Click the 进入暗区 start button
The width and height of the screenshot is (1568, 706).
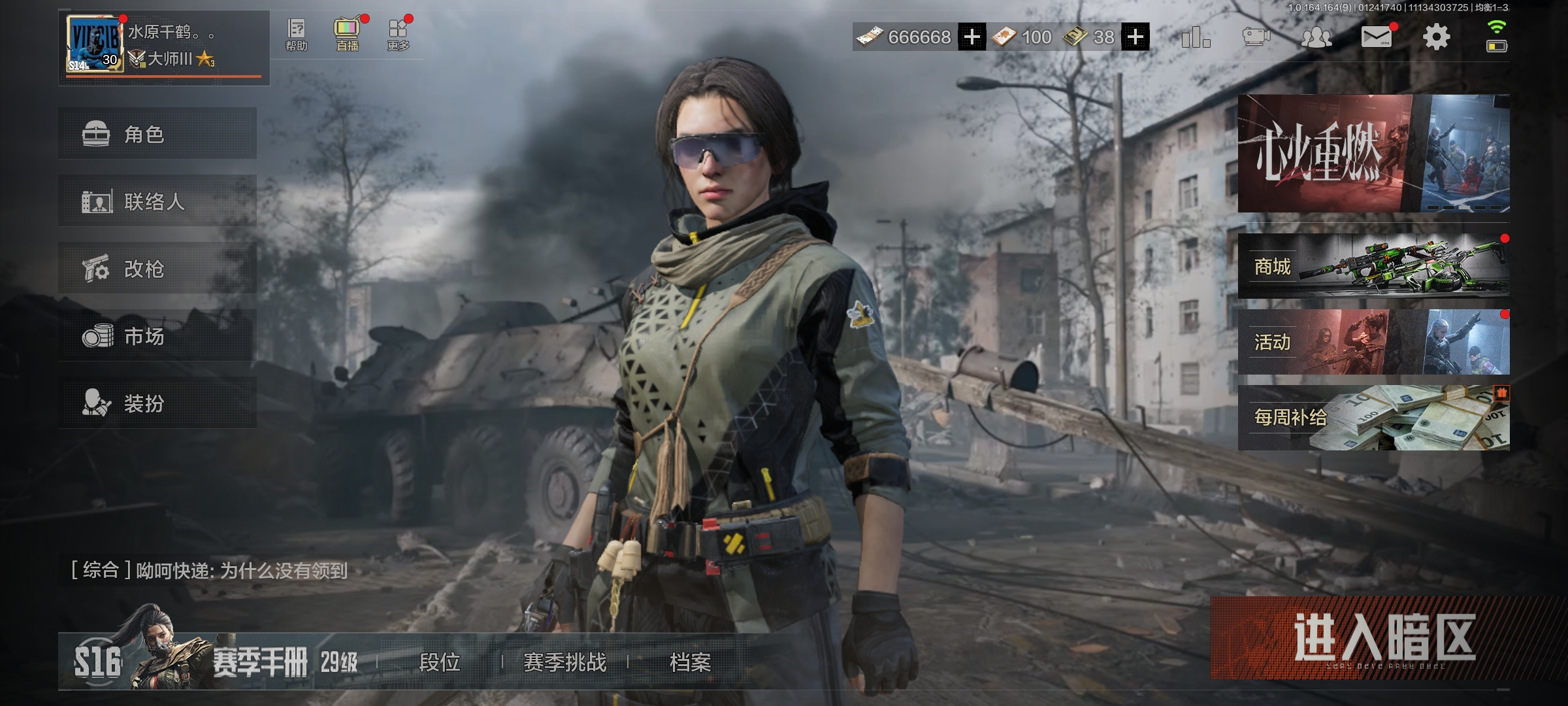tap(1382, 637)
